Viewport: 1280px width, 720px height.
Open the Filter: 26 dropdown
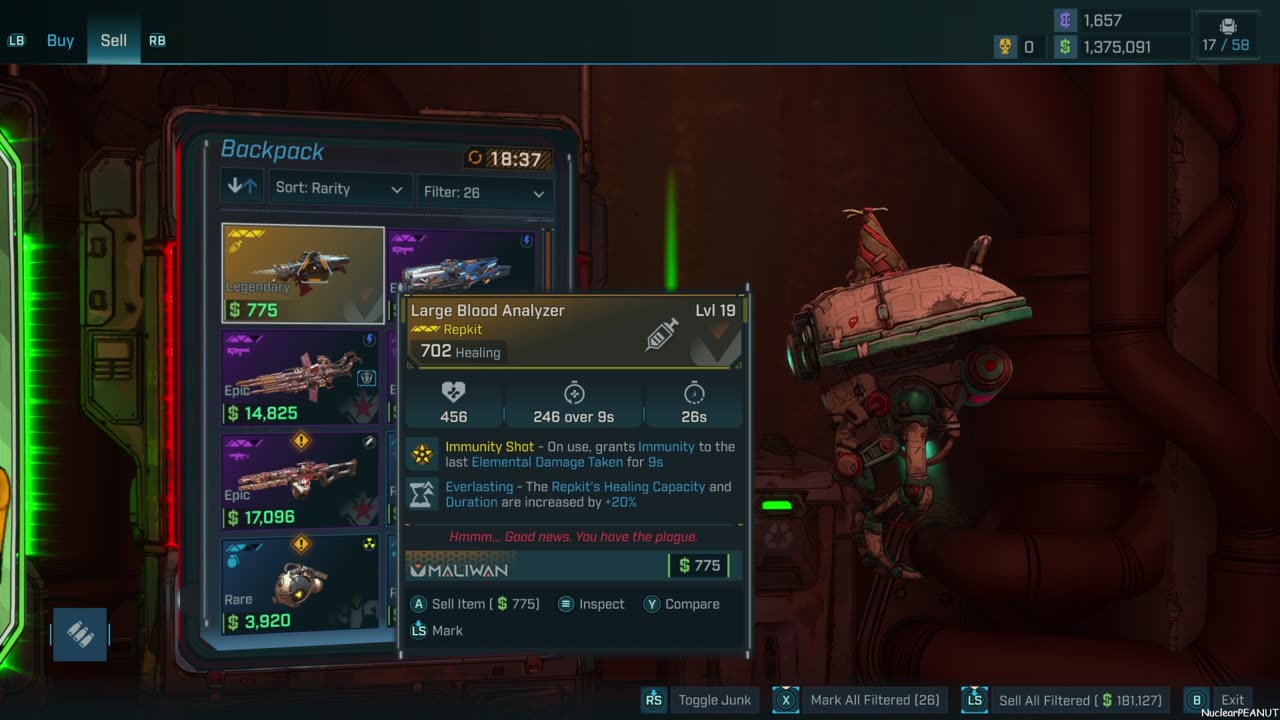click(484, 192)
